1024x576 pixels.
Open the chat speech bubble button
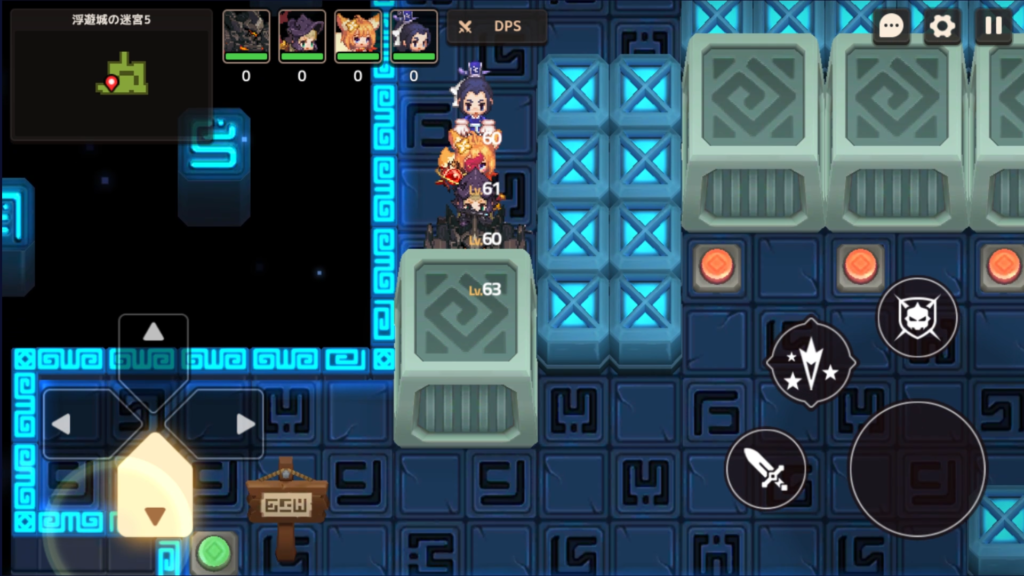tap(891, 27)
